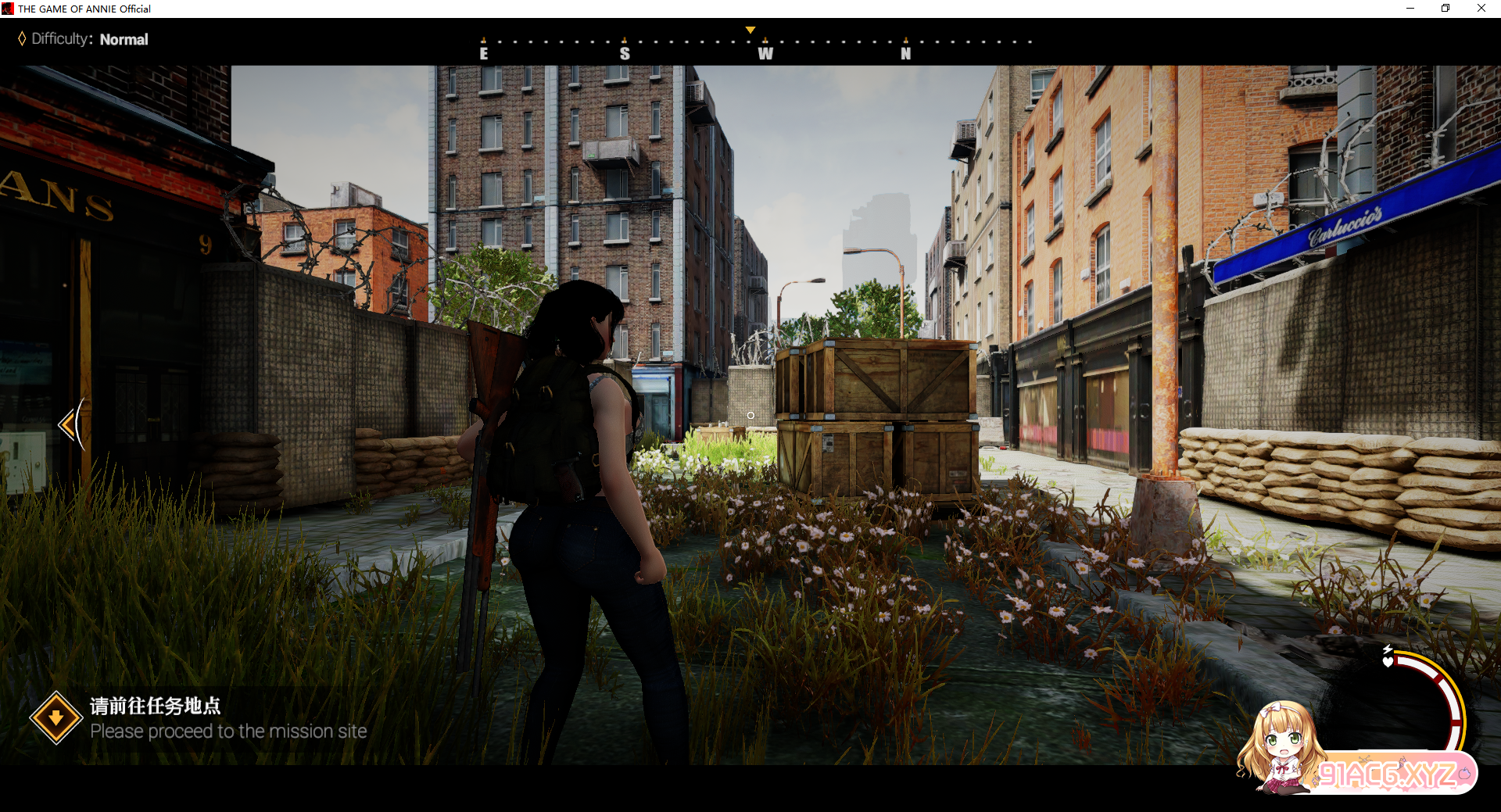The width and height of the screenshot is (1501, 812).
Task: Click the left-pointing arrow indicator
Action: [x=69, y=424]
